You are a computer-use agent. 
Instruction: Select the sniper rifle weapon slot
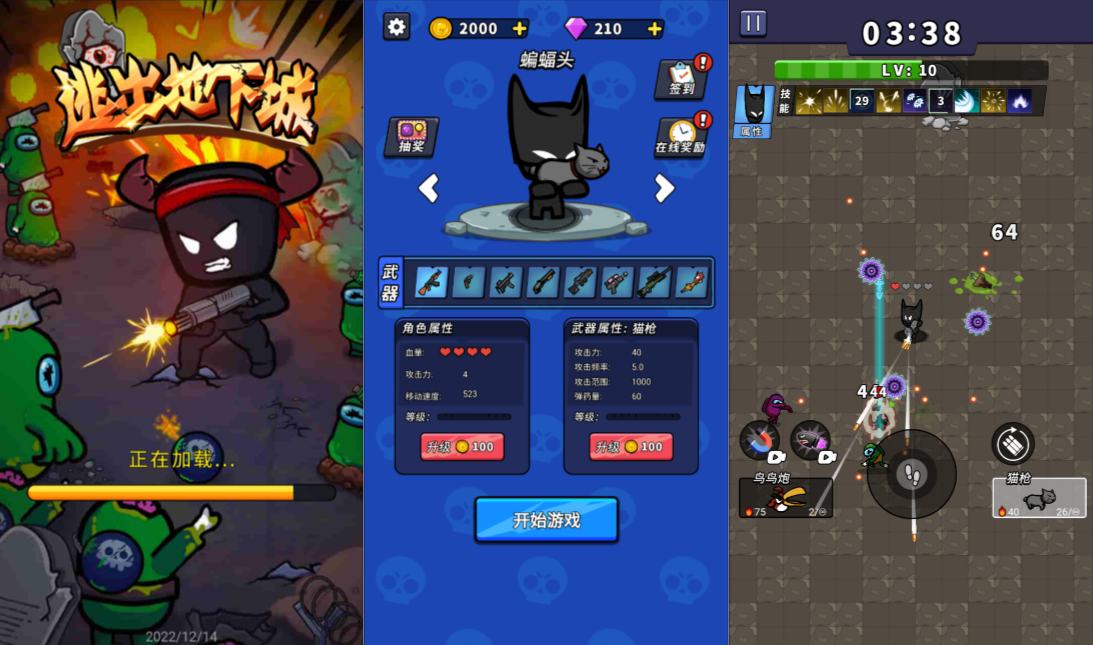654,282
